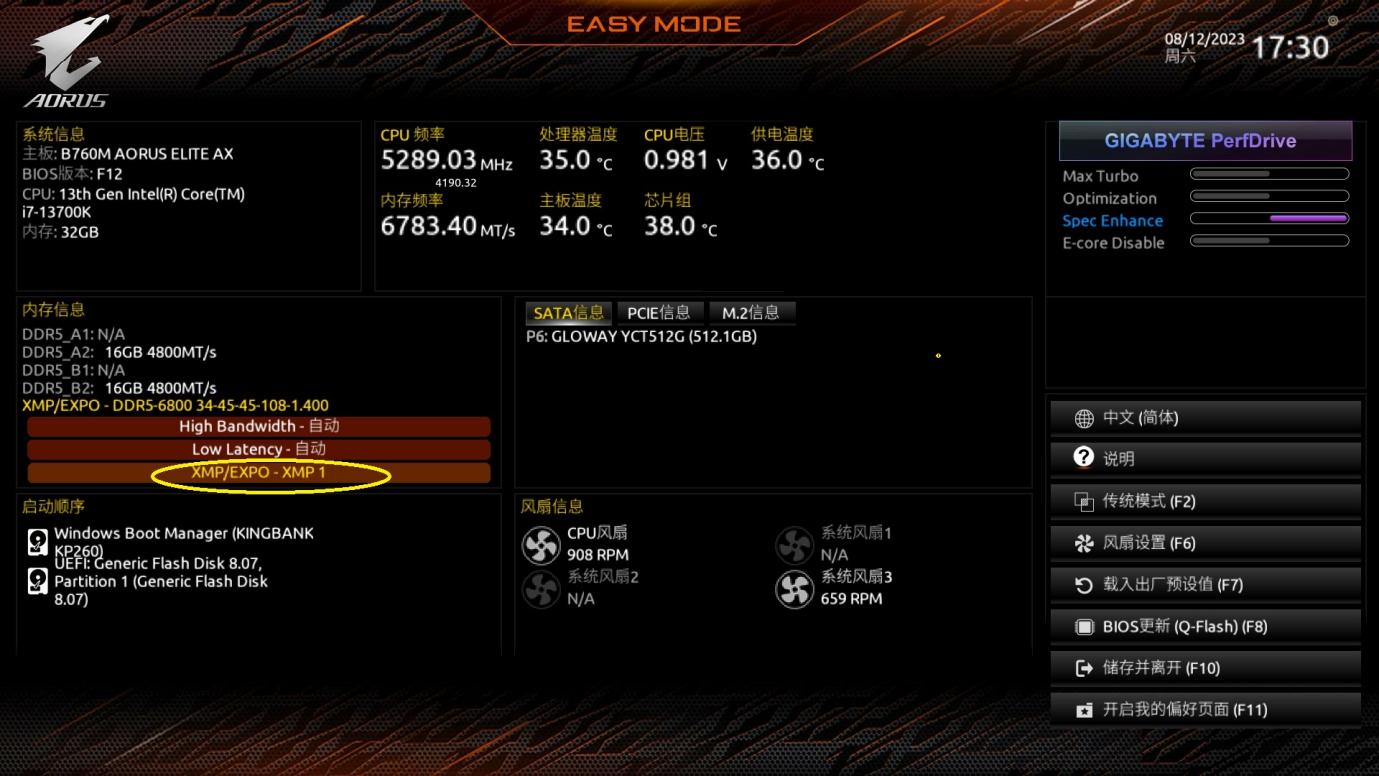This screenshot has height=776, width=1379.
Task: Open the 中文 (简体) language selector
Action: 1205,418
